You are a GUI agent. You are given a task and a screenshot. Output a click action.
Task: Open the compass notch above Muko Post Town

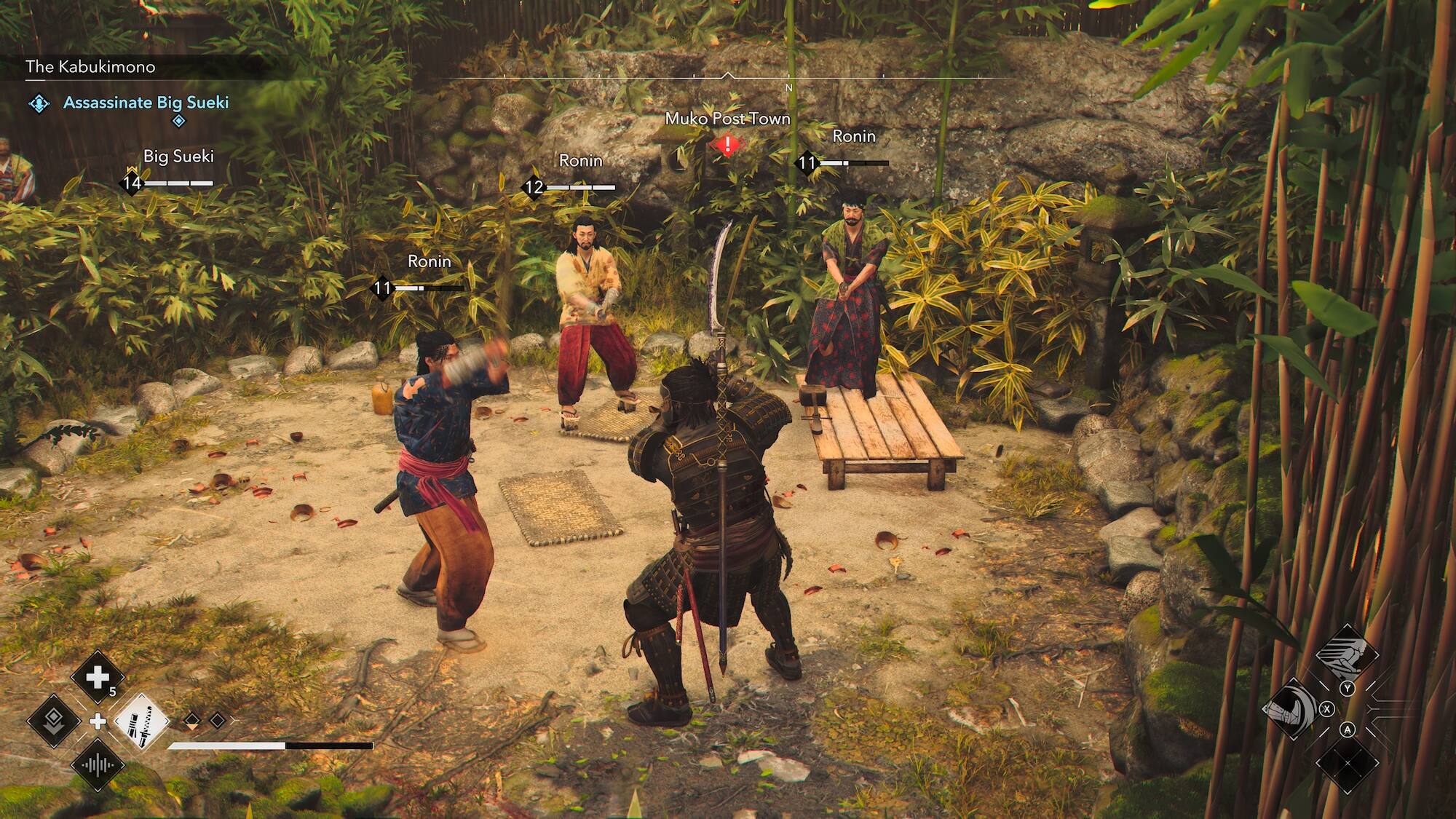728,73
